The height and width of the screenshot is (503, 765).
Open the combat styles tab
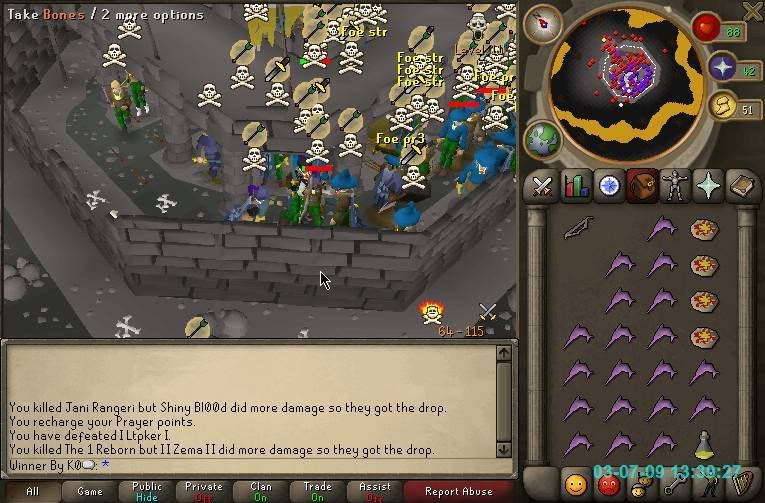(542, 186)
